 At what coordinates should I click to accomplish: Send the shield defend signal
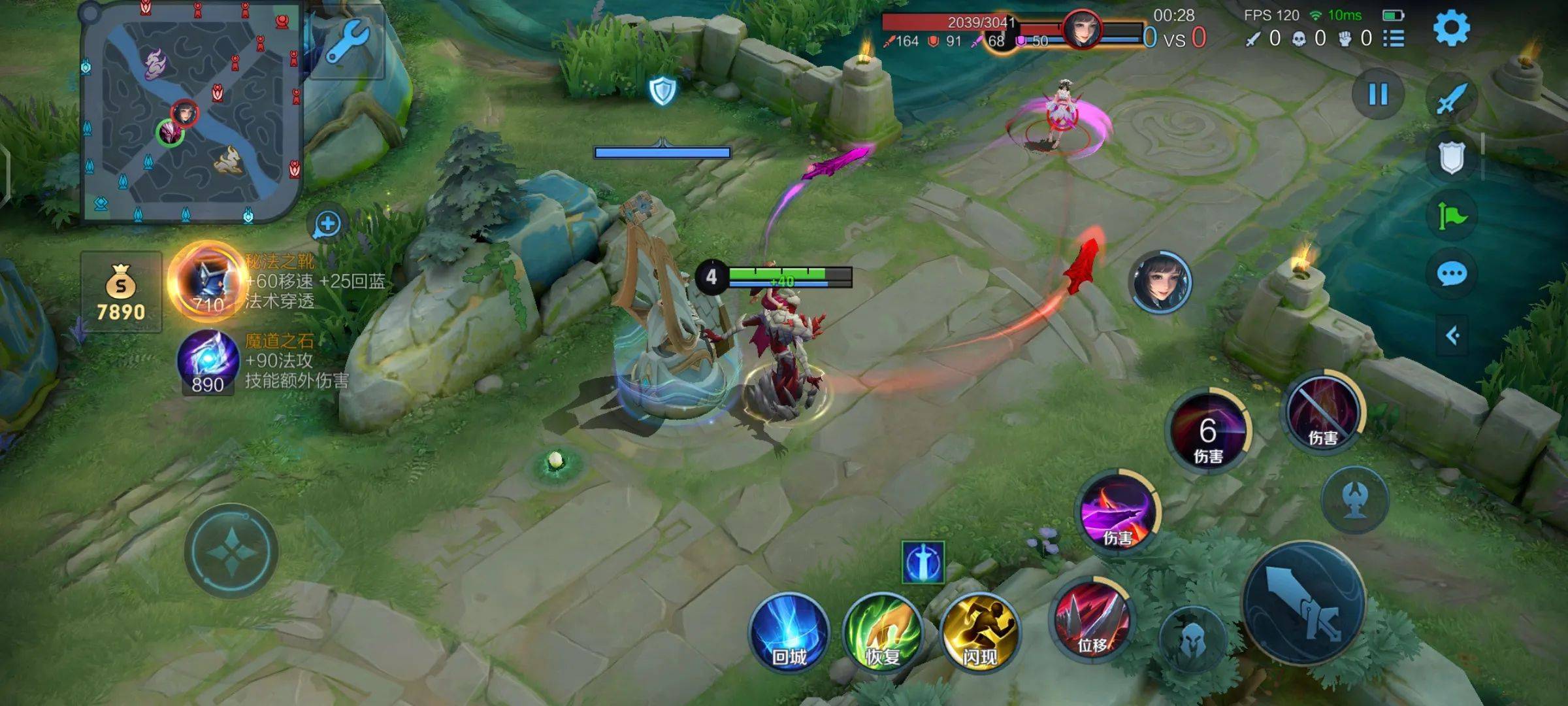point(1452,158)
